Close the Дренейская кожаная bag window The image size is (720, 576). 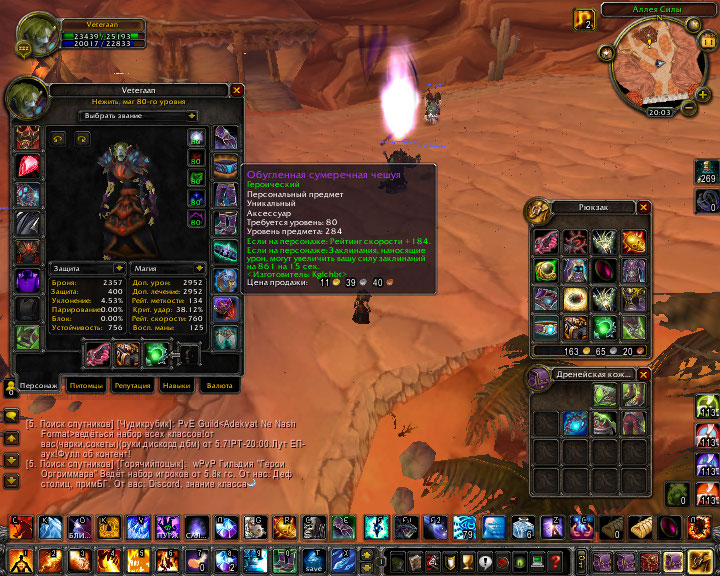coord(644,375)
